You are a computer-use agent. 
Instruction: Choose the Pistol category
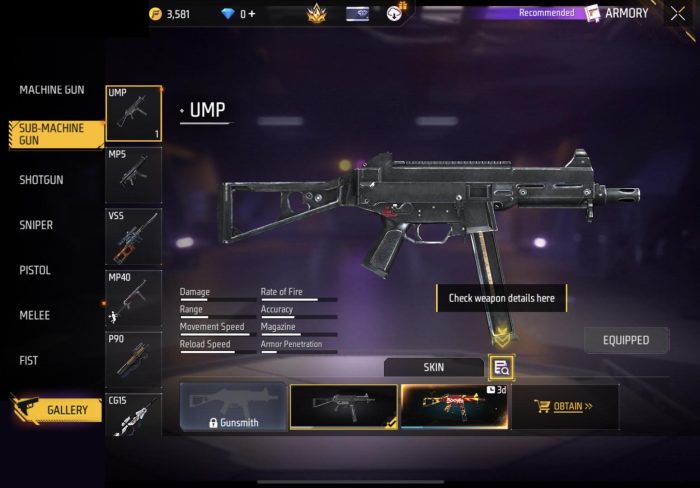35,270
